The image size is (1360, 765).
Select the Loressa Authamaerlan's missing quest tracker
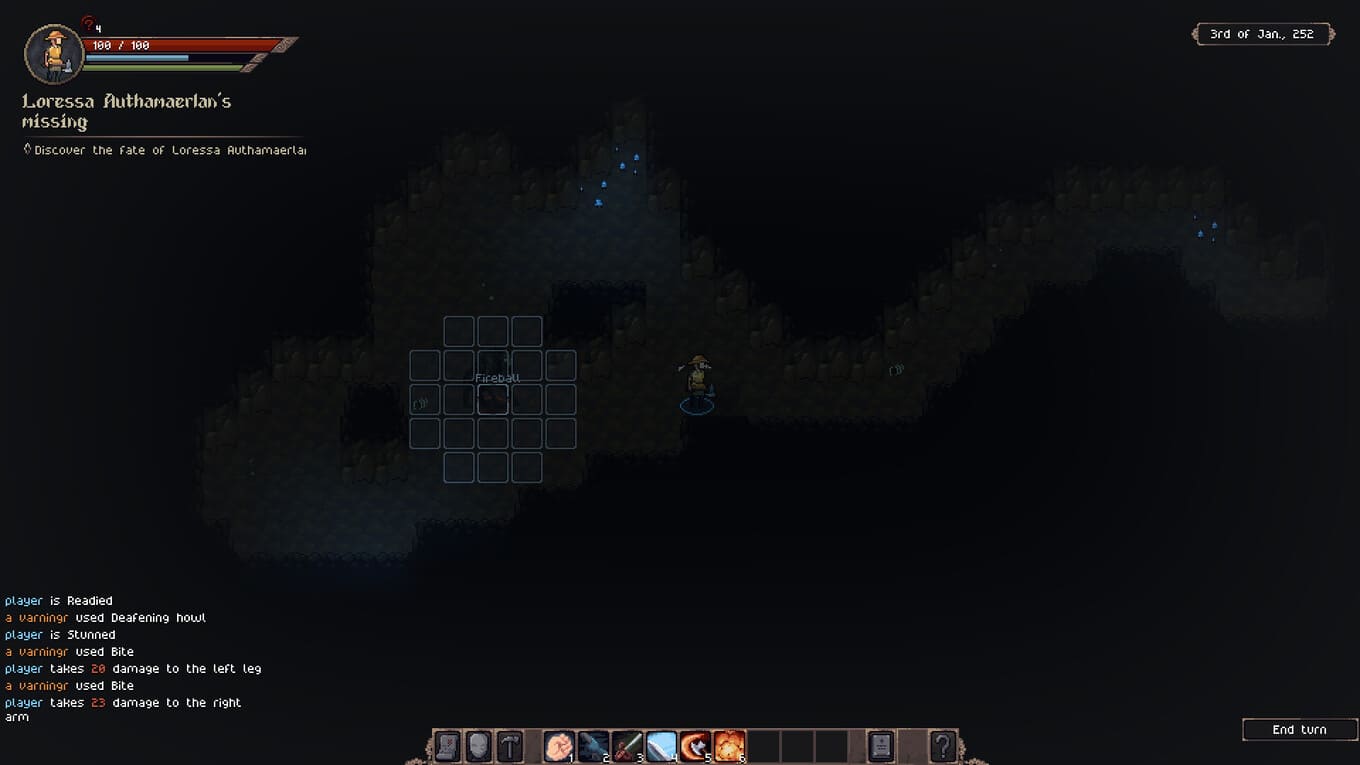click(126, 111)
